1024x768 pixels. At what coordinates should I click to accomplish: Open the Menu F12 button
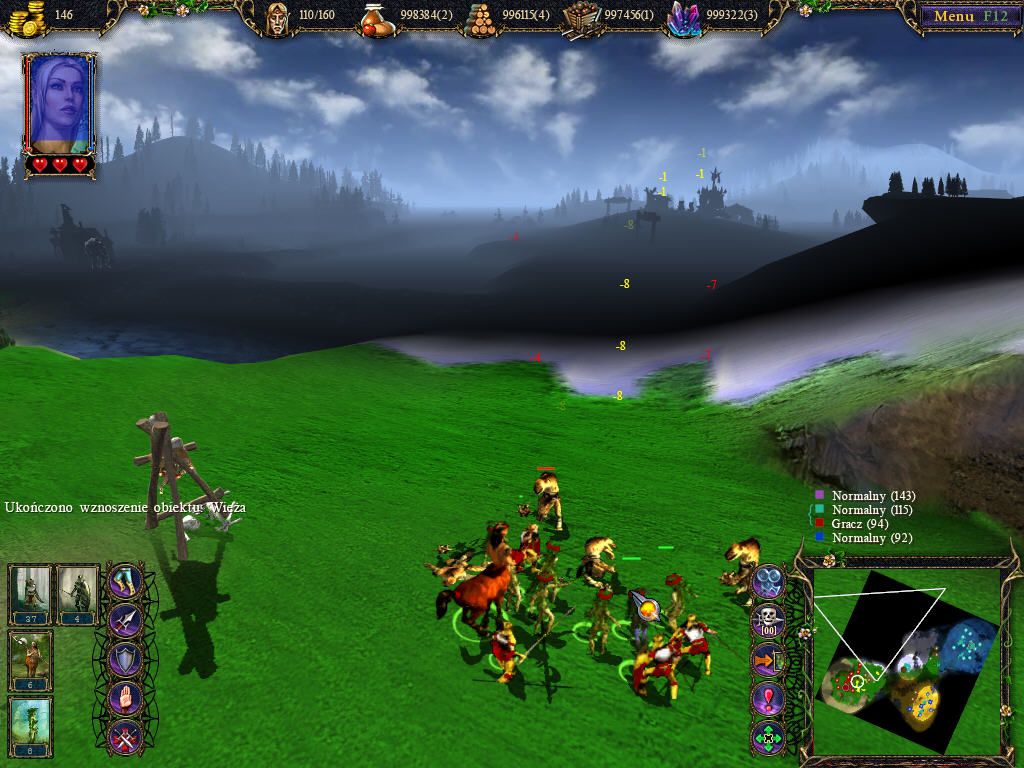click(x=964, y=16)
